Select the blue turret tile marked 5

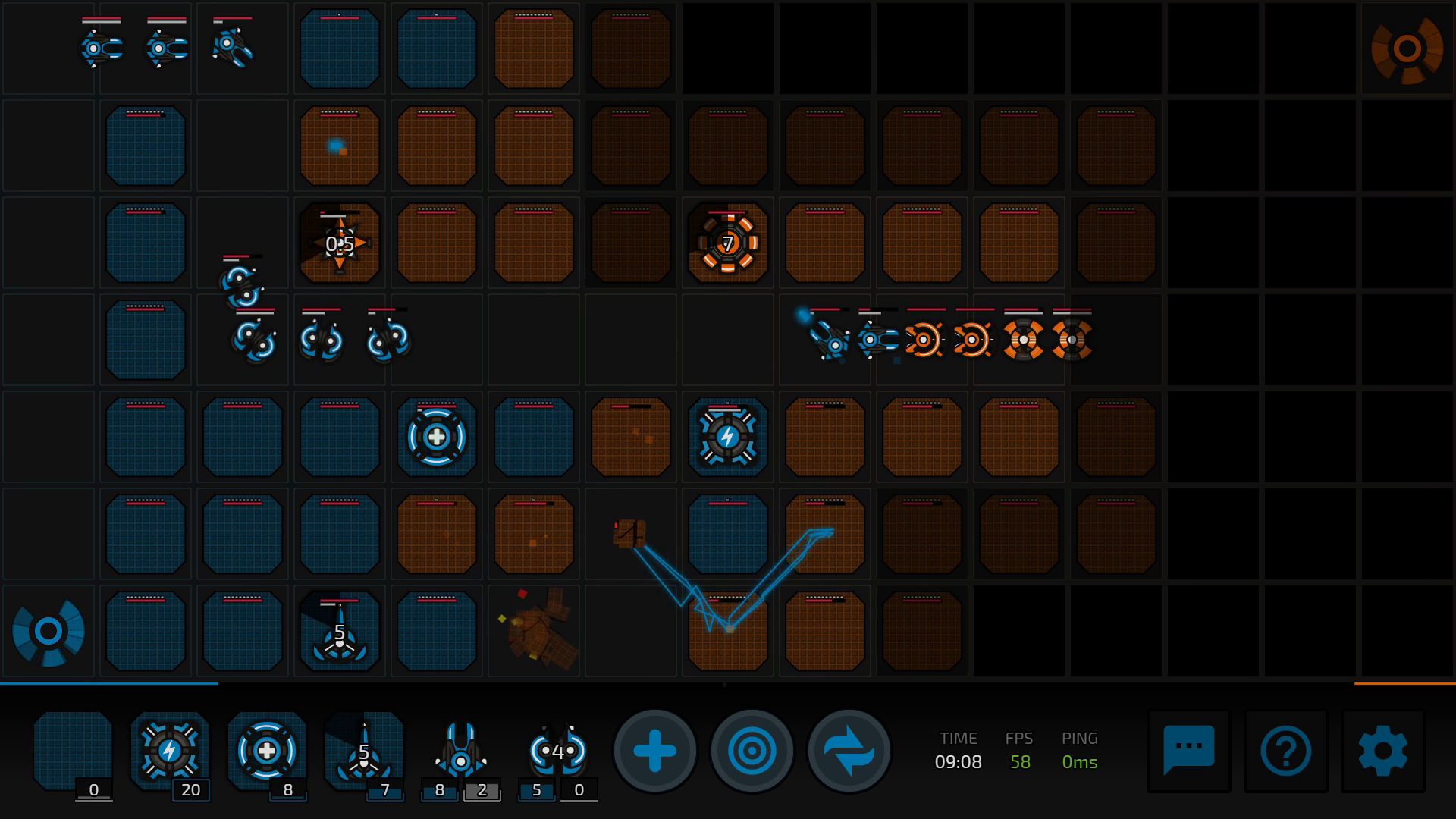coord(340,632)
